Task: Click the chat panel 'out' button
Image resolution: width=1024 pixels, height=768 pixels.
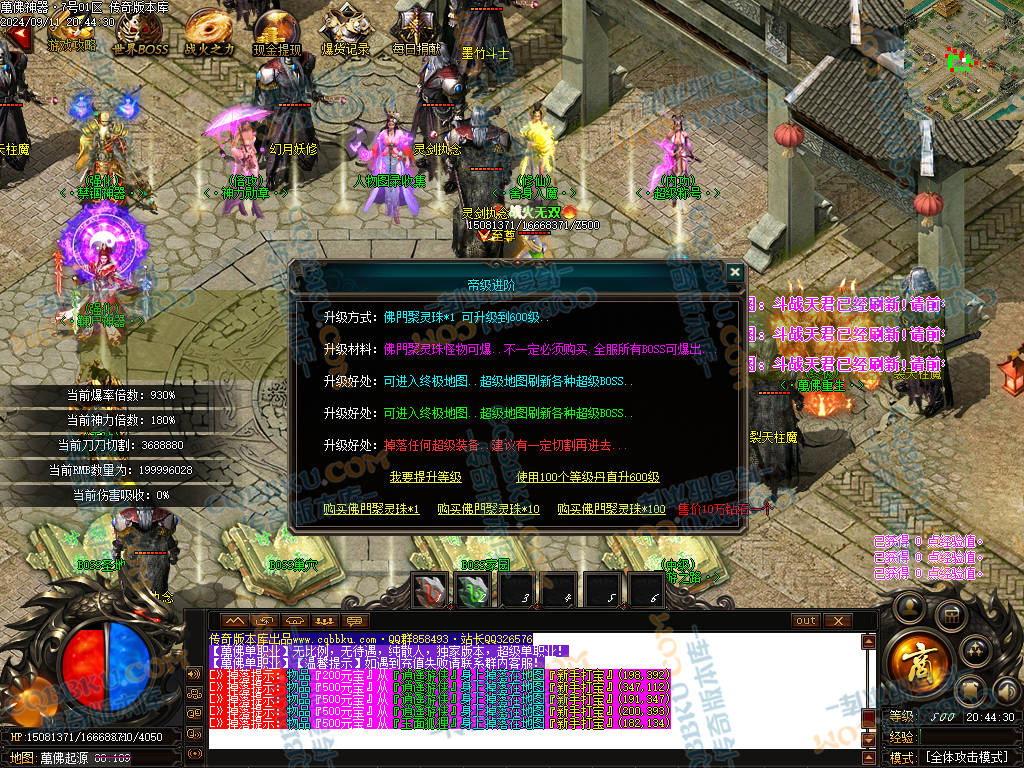Action: 806,621
